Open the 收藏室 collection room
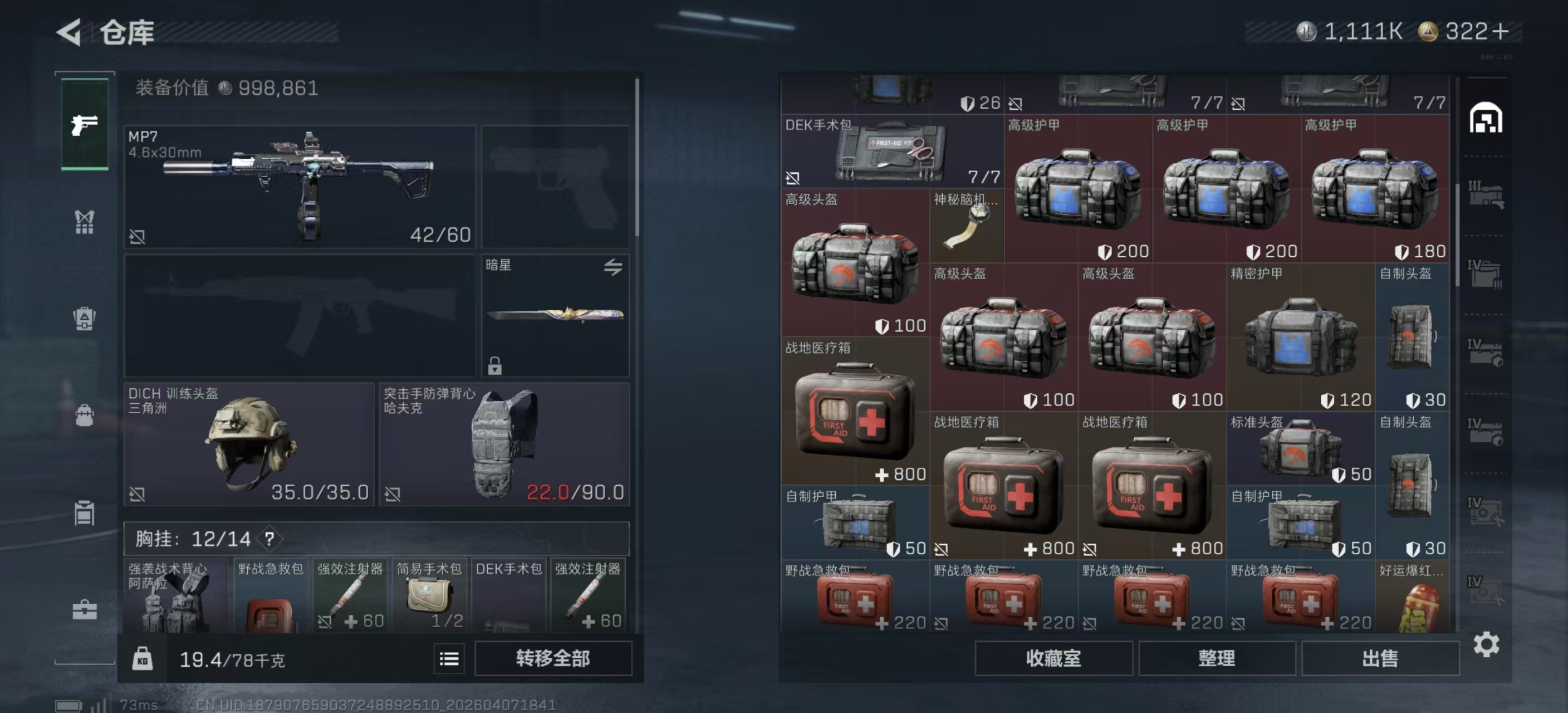1568x713 pixels. point(1053,658)
